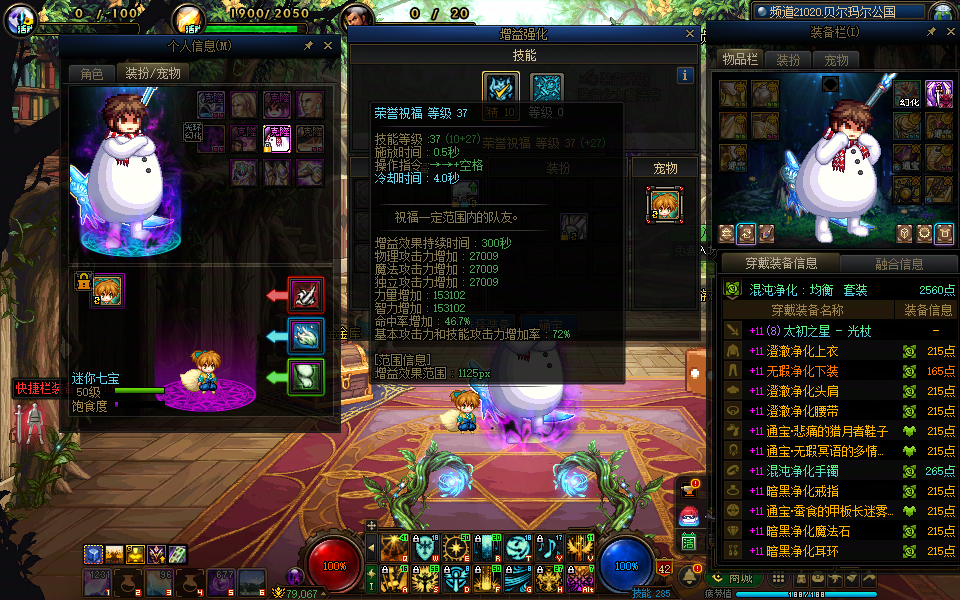This screenshot has width=960, height=600.
Task: Close the 个人信息 character info window
Action: [x=328, y=46]
